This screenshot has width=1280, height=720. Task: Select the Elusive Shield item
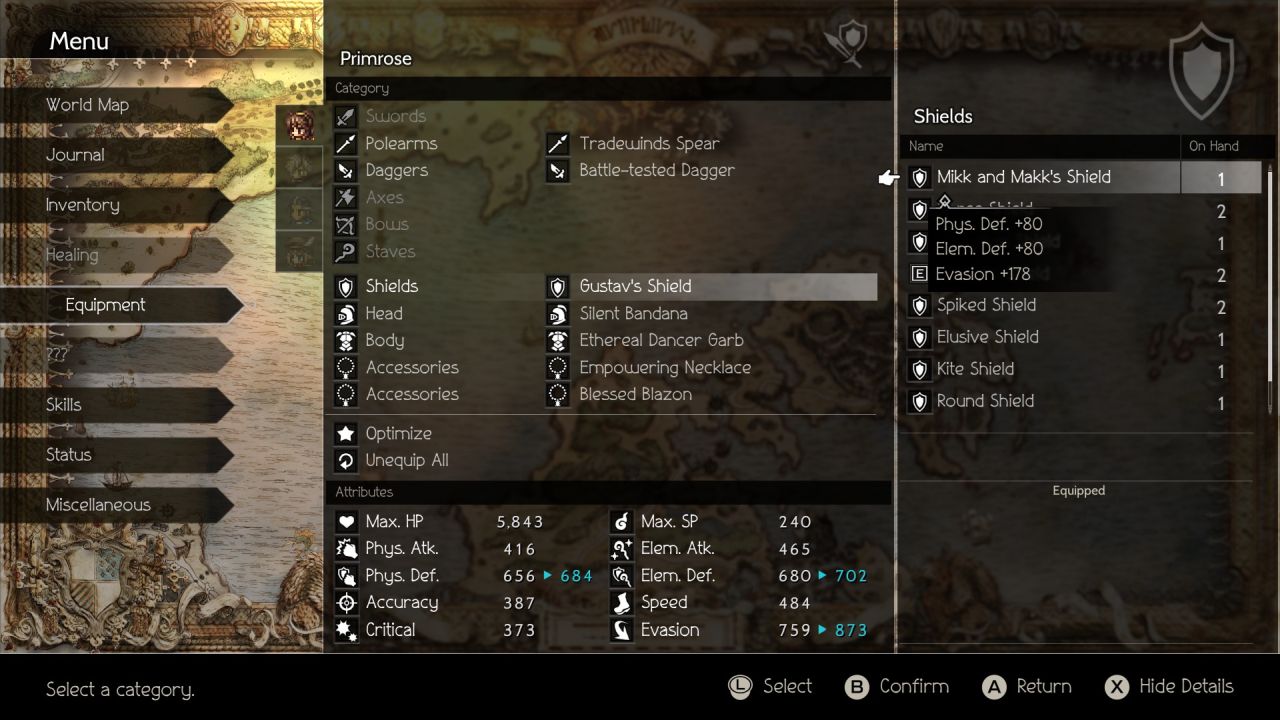(987, 338)
